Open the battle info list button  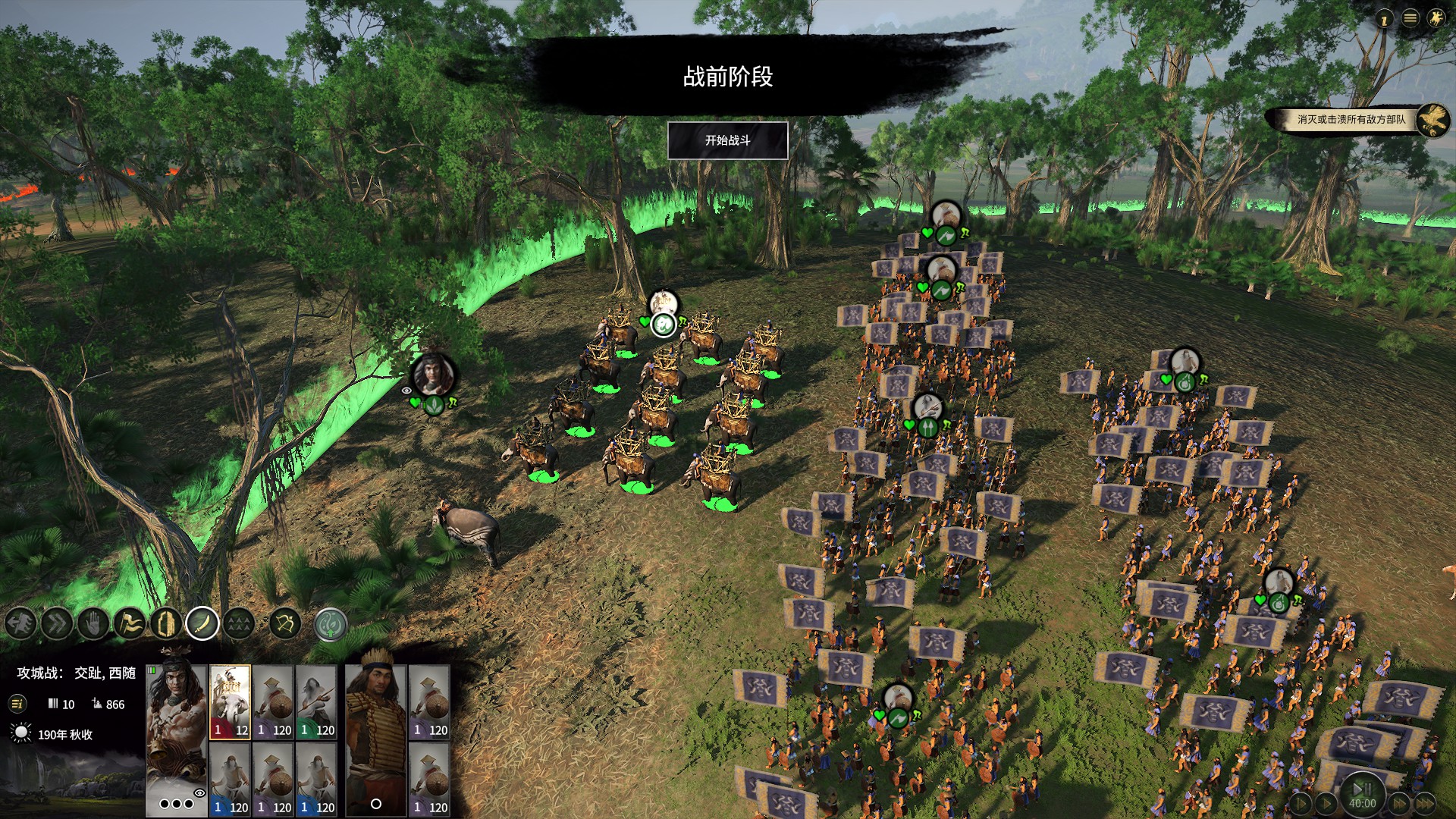[x=17, y=704]
